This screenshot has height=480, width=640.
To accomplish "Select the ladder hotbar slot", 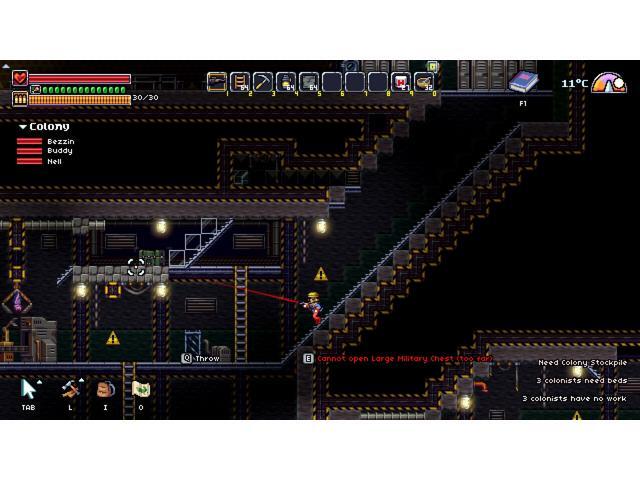I will [240, 82].
